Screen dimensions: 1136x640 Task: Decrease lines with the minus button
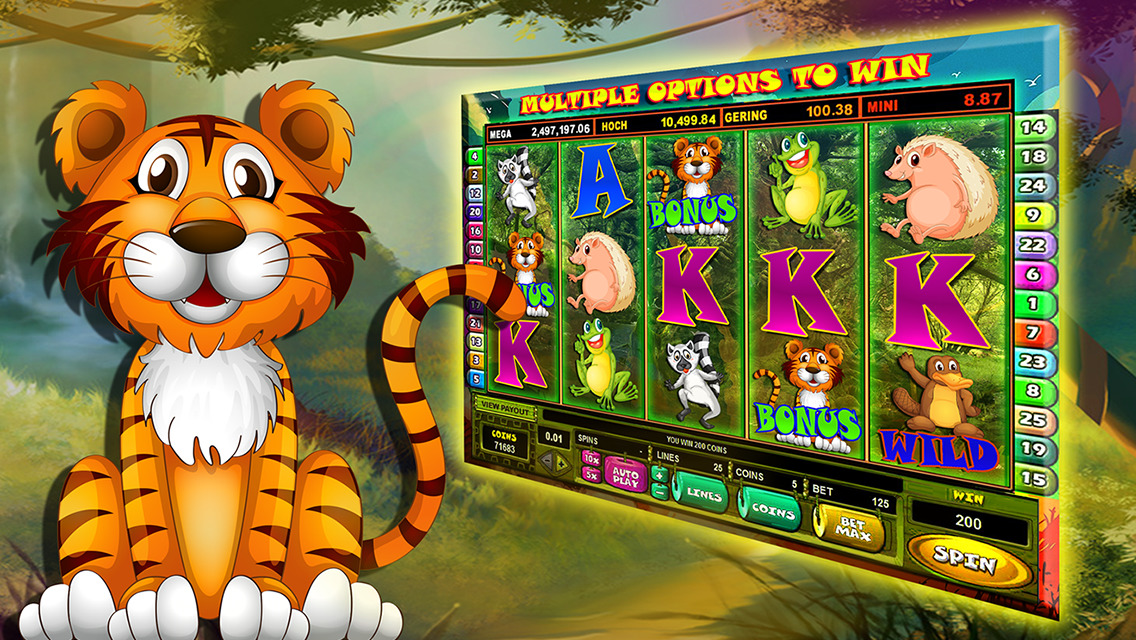coord(660,491)
